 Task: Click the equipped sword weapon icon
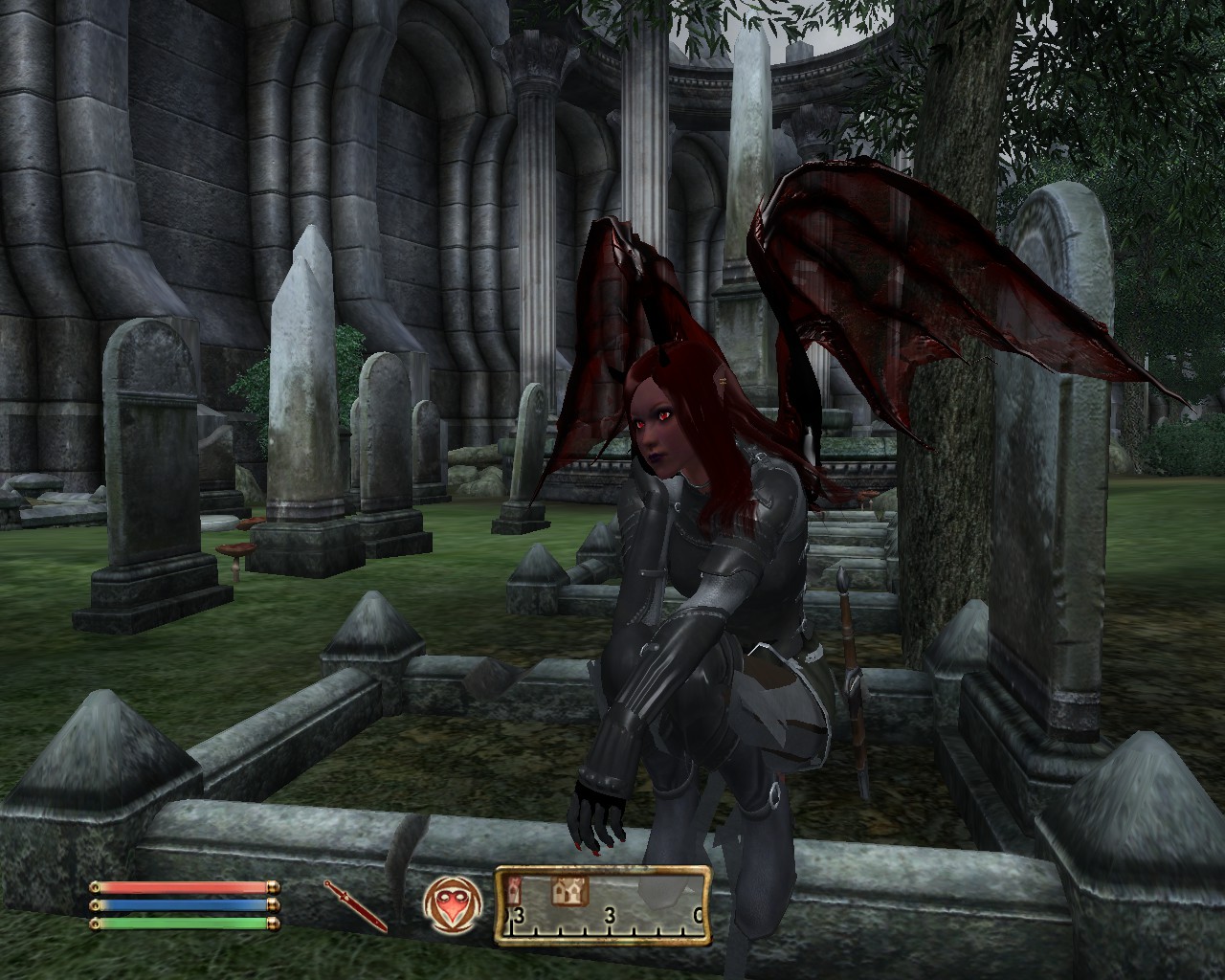tap(355, 905)
